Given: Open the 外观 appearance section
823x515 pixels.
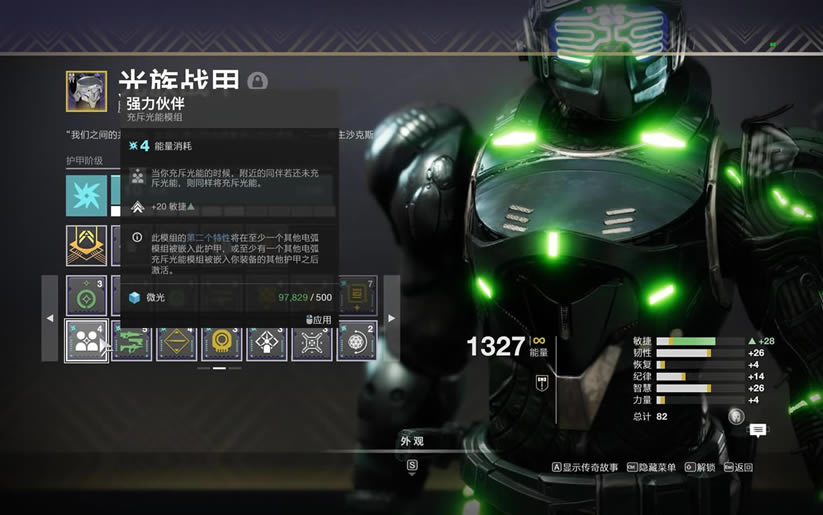Looking at the screenshot, I should (412, 440).
